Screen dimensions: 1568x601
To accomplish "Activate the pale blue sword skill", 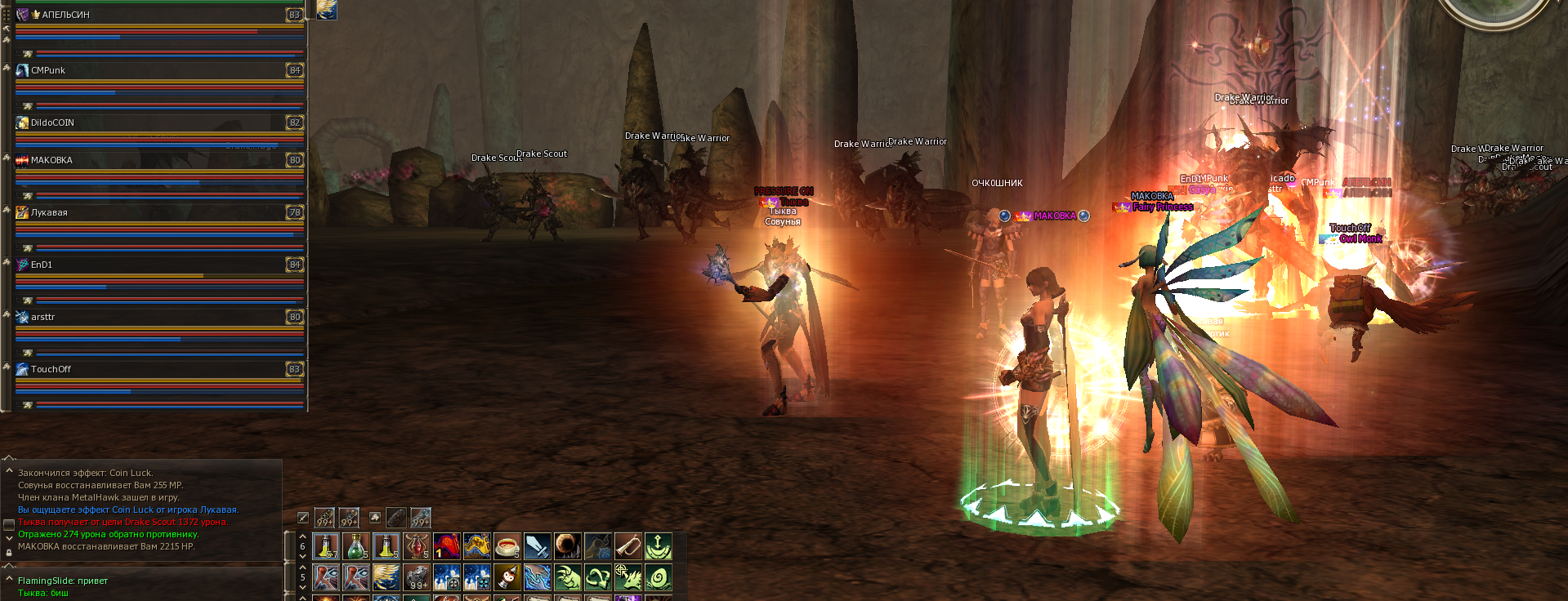I will tap(538, 545).
